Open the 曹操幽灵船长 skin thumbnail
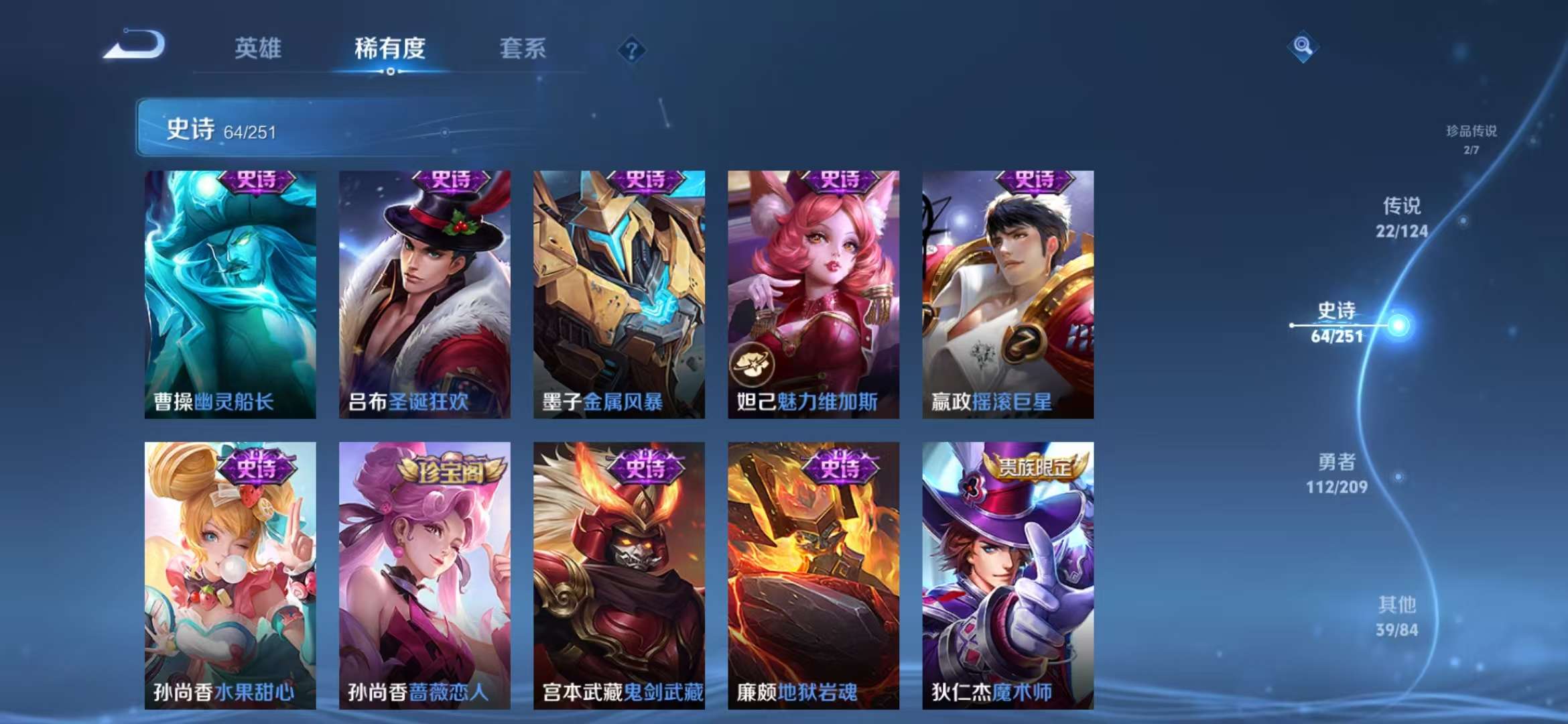Viewport: 1568px width, 724px height. [231, 295]
